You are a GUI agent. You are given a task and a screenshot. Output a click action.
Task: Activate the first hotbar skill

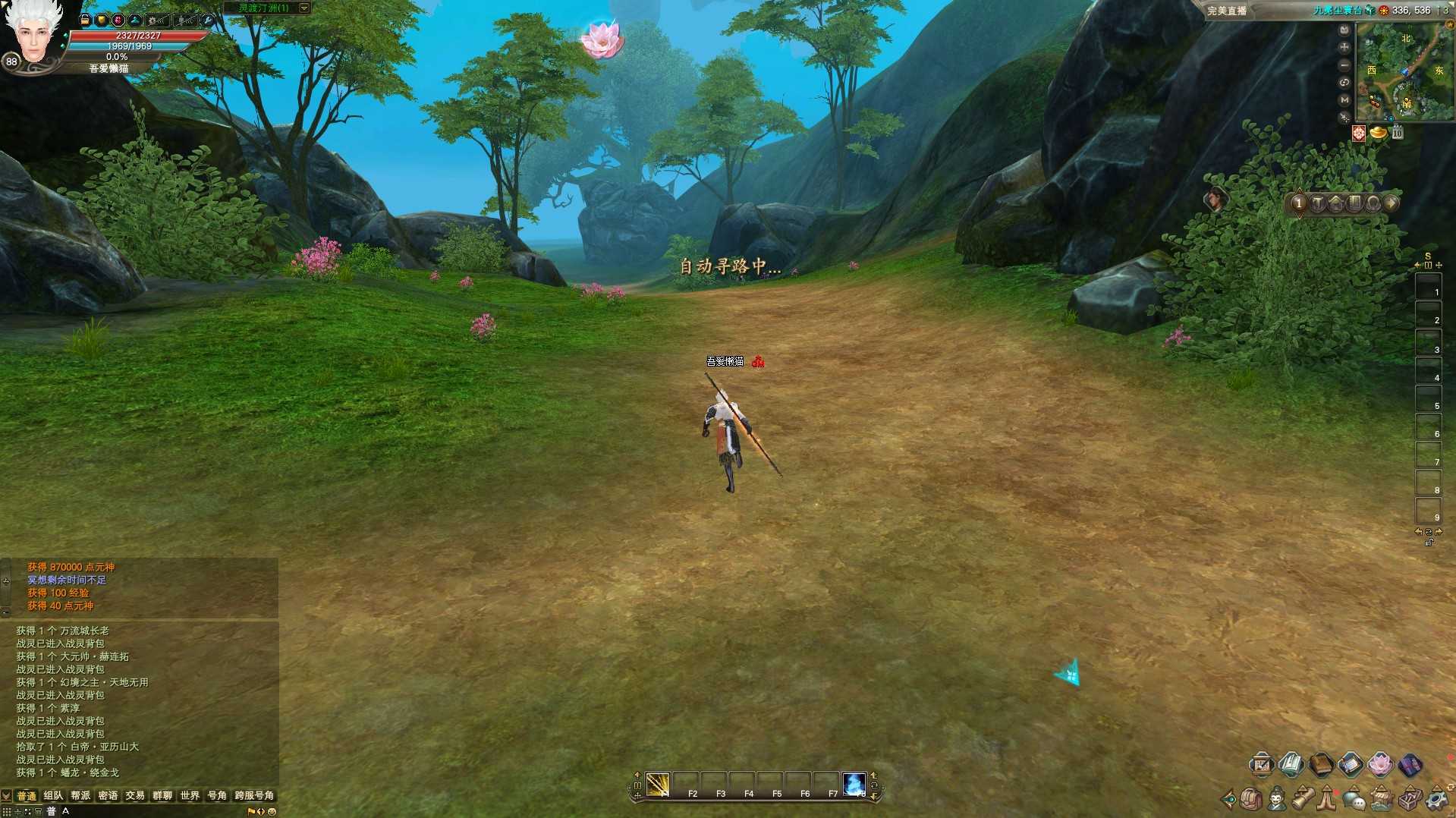[x=658, y=784]
